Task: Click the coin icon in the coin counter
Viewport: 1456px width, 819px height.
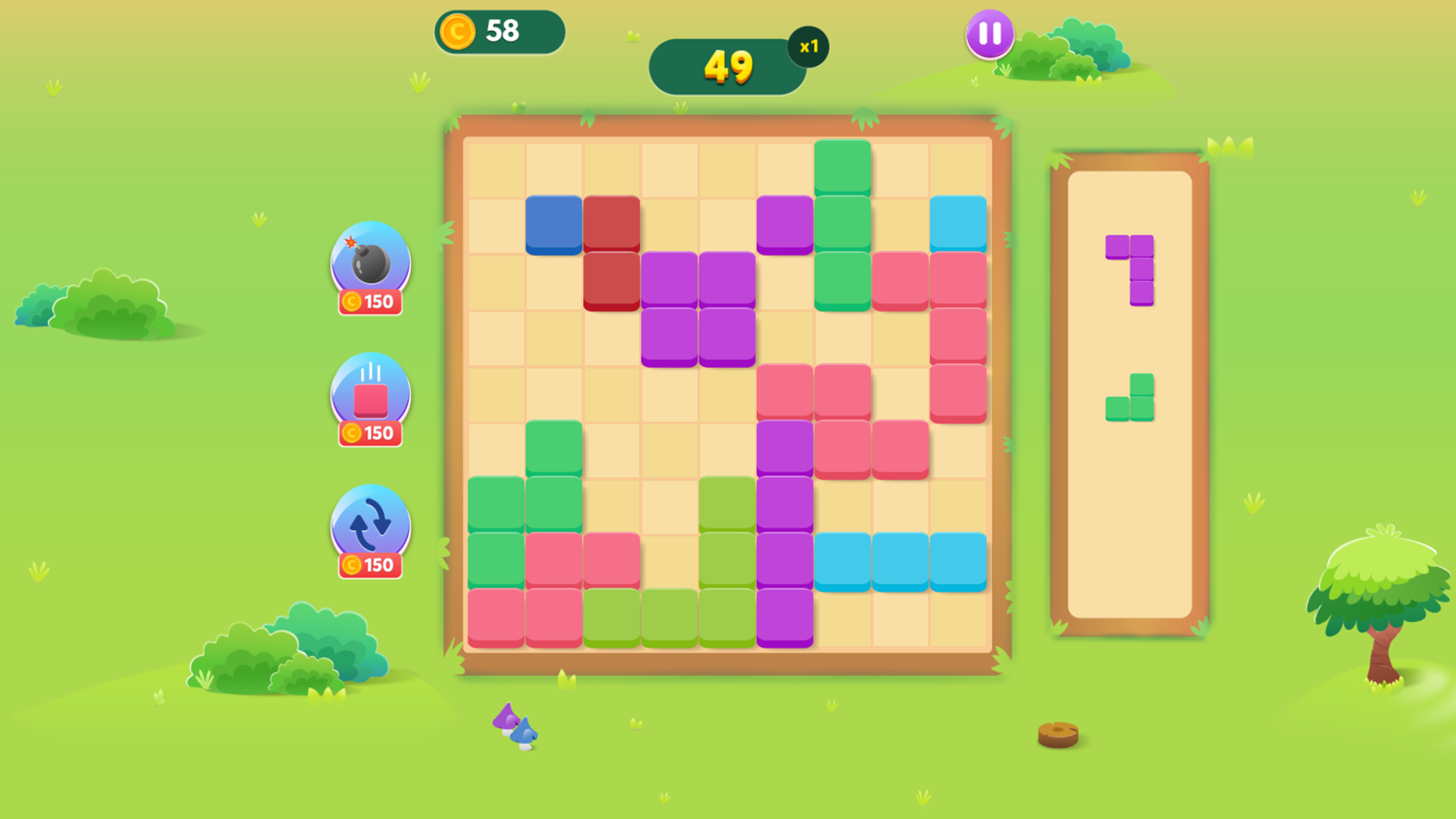Action: [458, 31]
